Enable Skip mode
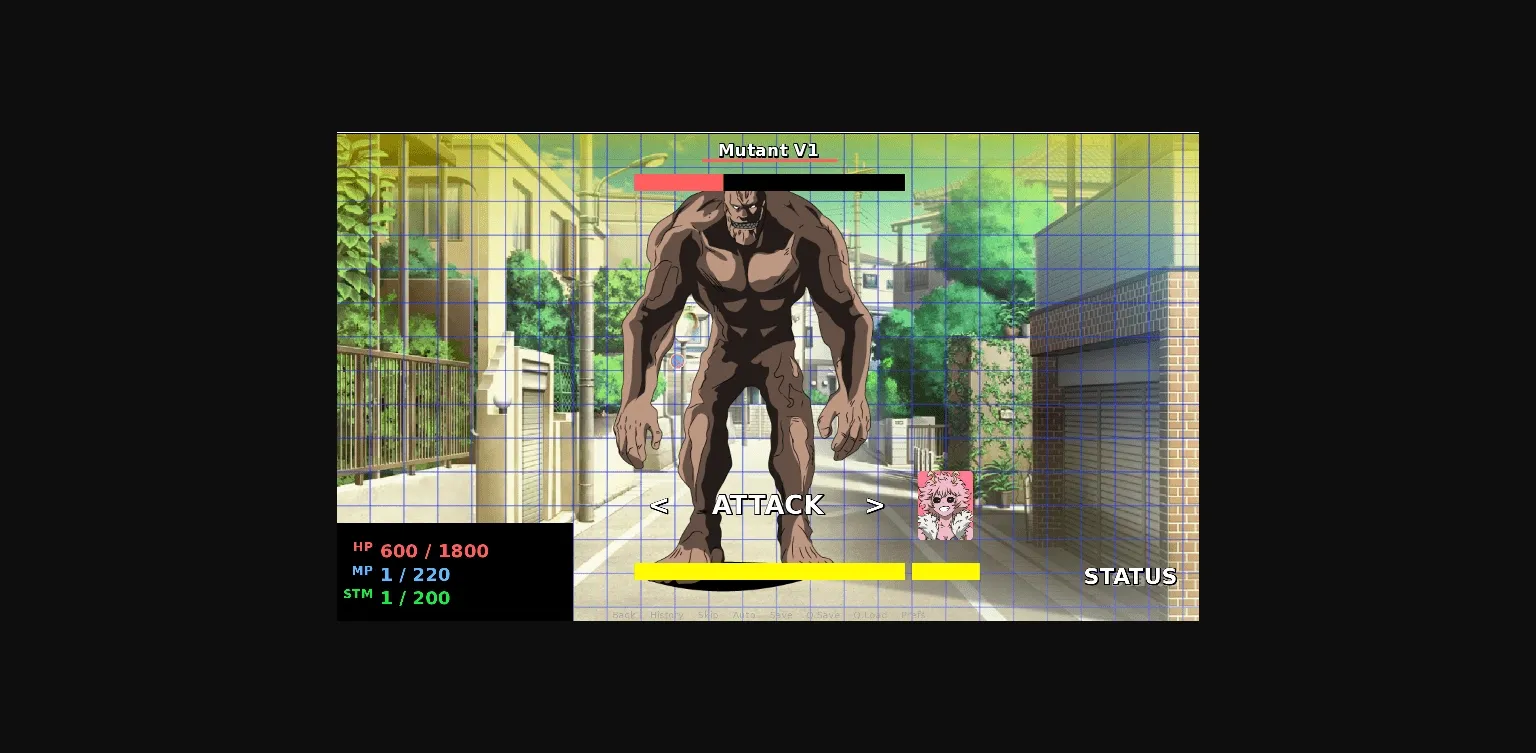Image resolution: width=1536 pixels, height=753 pixels. pos(709,616)
